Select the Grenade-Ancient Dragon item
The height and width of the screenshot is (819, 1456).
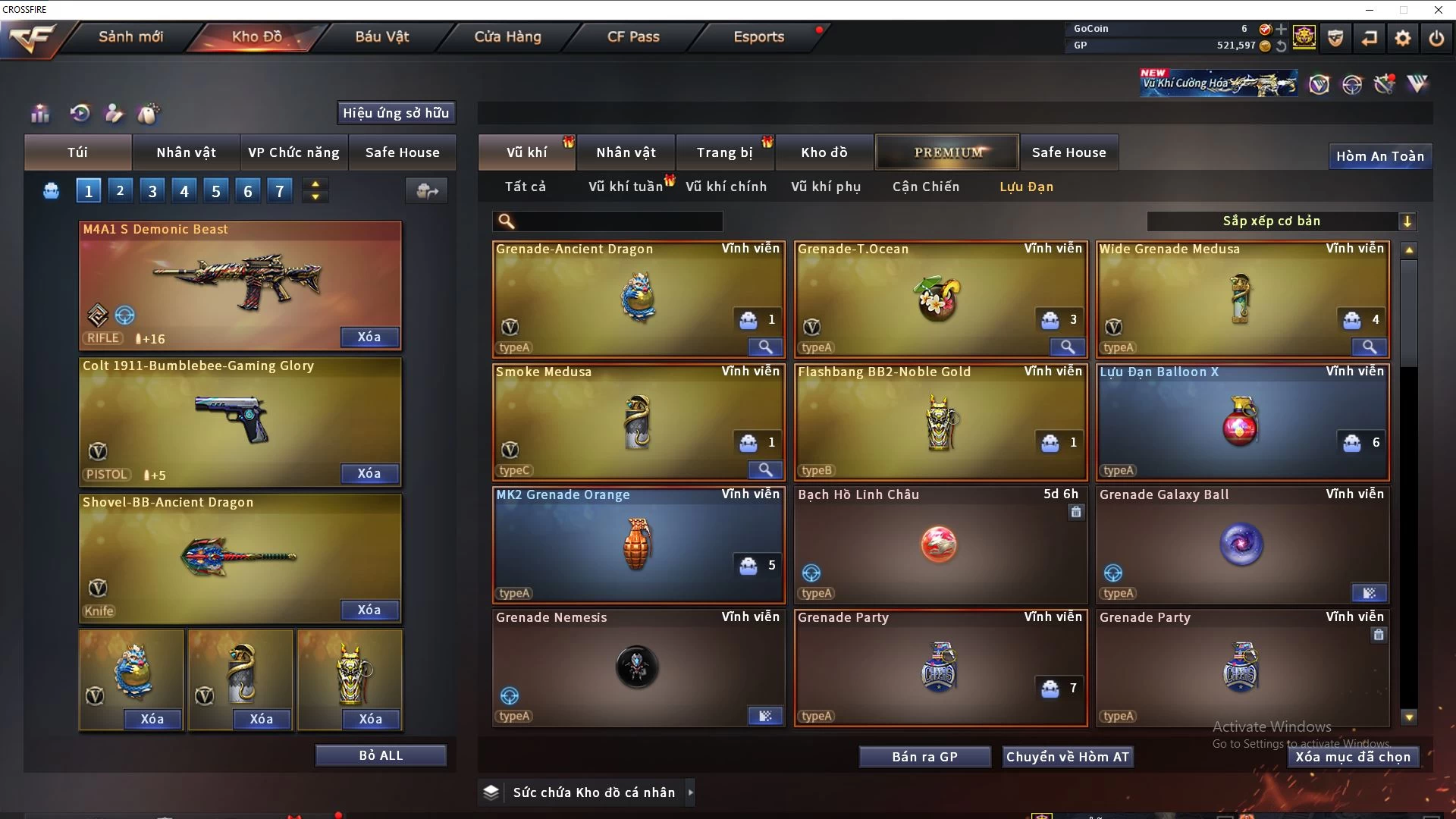638,299
